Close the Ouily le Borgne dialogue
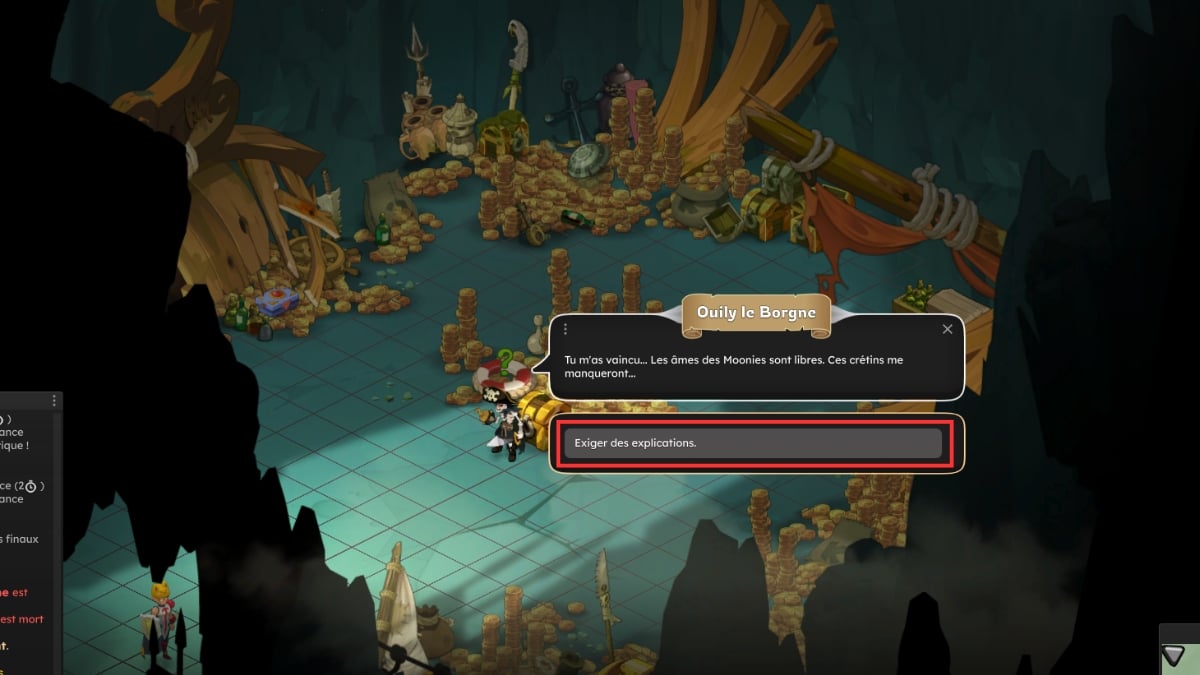This screenshot has width=1200, height=675. click(947, 329)
